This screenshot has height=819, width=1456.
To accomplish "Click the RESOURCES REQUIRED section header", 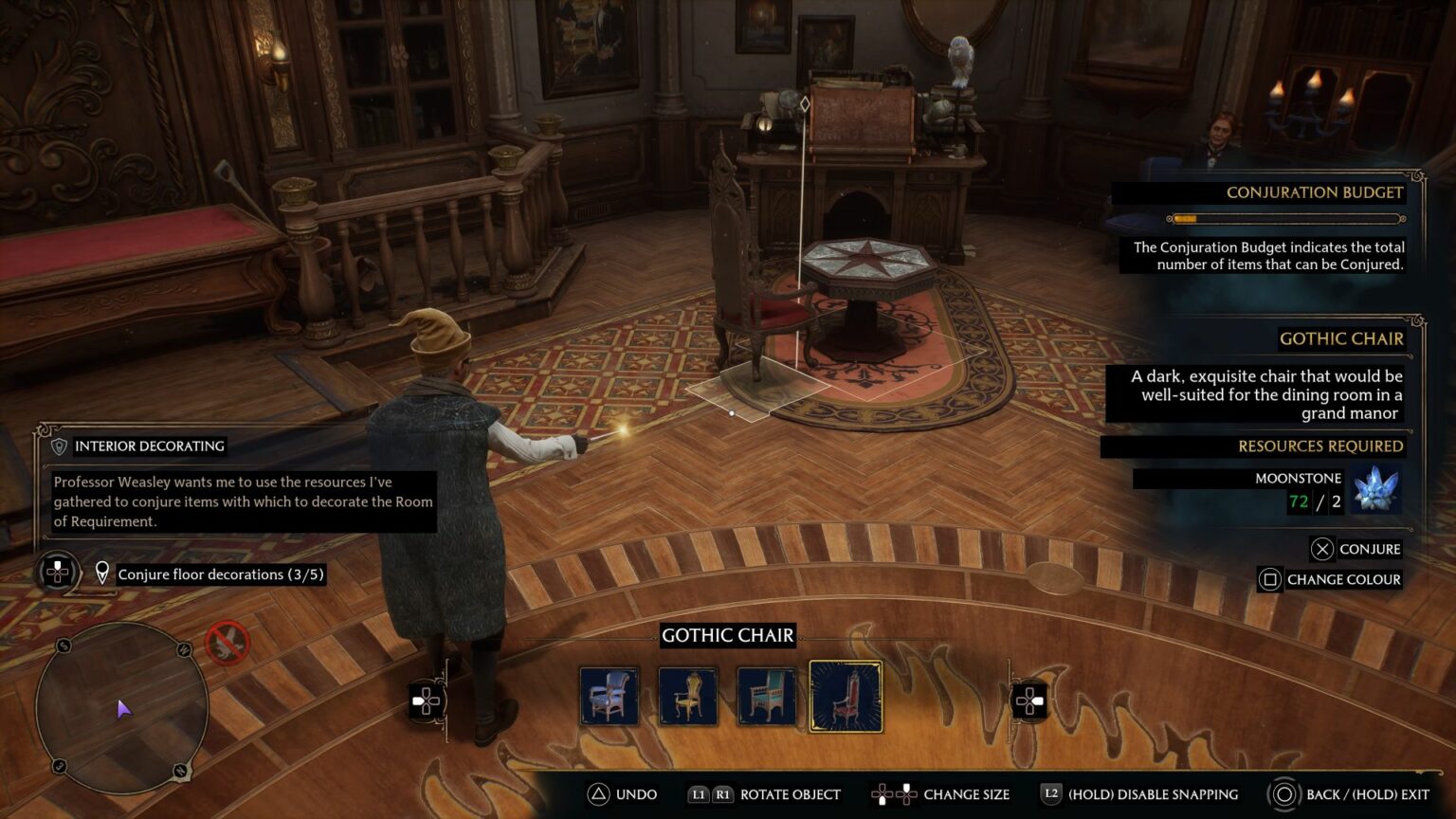I will coord(1322,446).
